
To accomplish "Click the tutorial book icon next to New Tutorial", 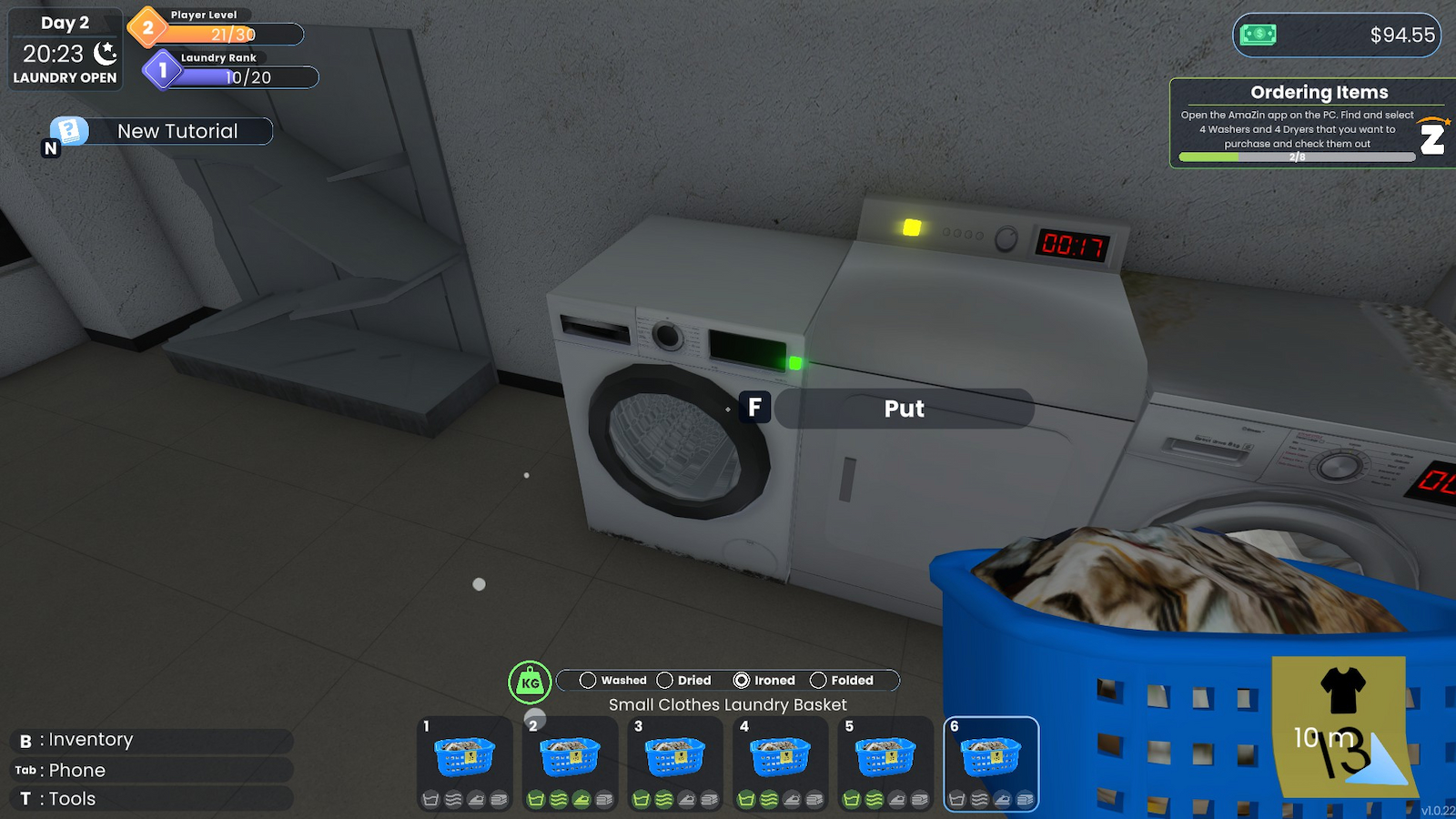I will 68,131.
